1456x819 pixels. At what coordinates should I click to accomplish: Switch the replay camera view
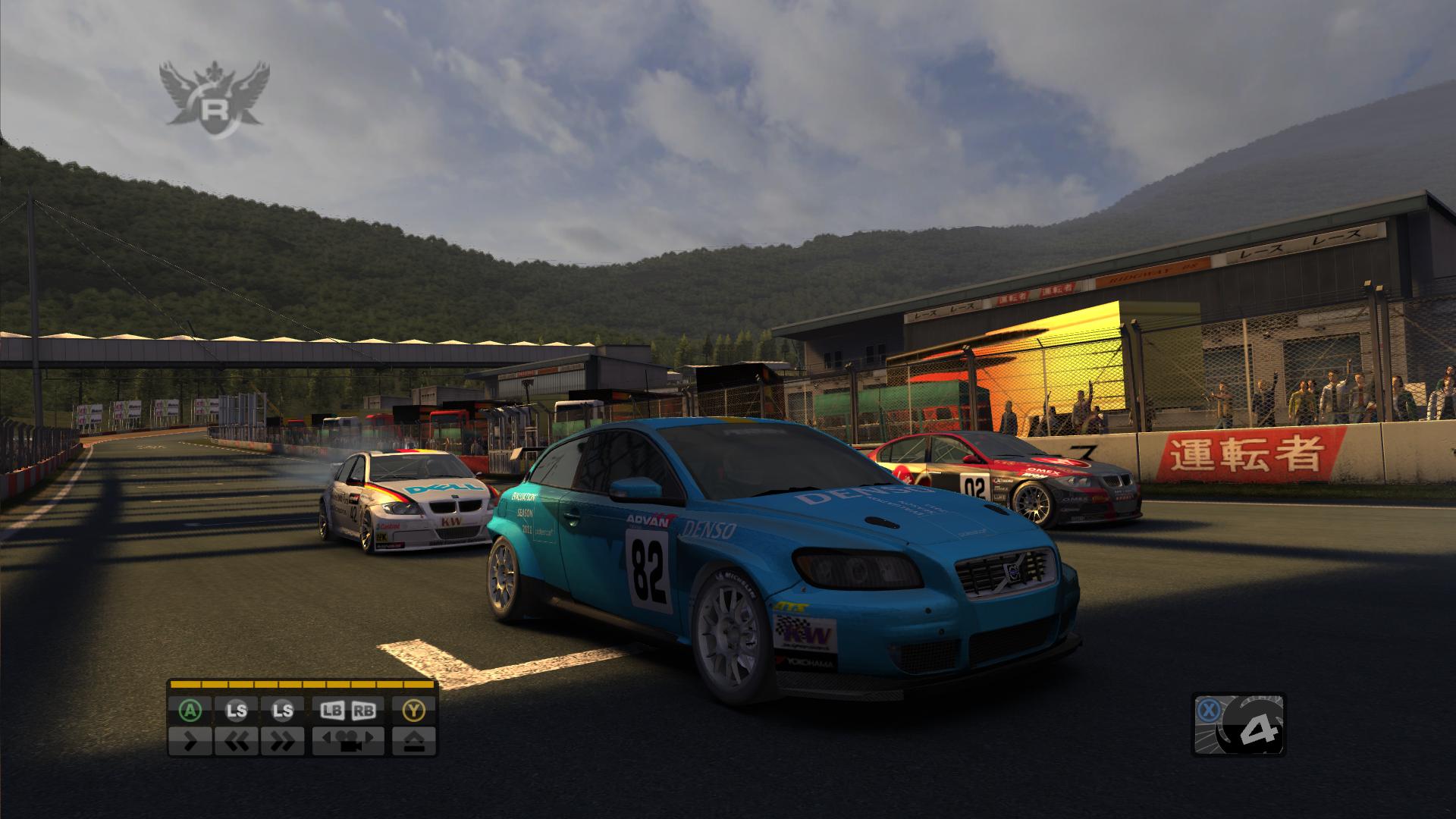(x=348, y=740)
